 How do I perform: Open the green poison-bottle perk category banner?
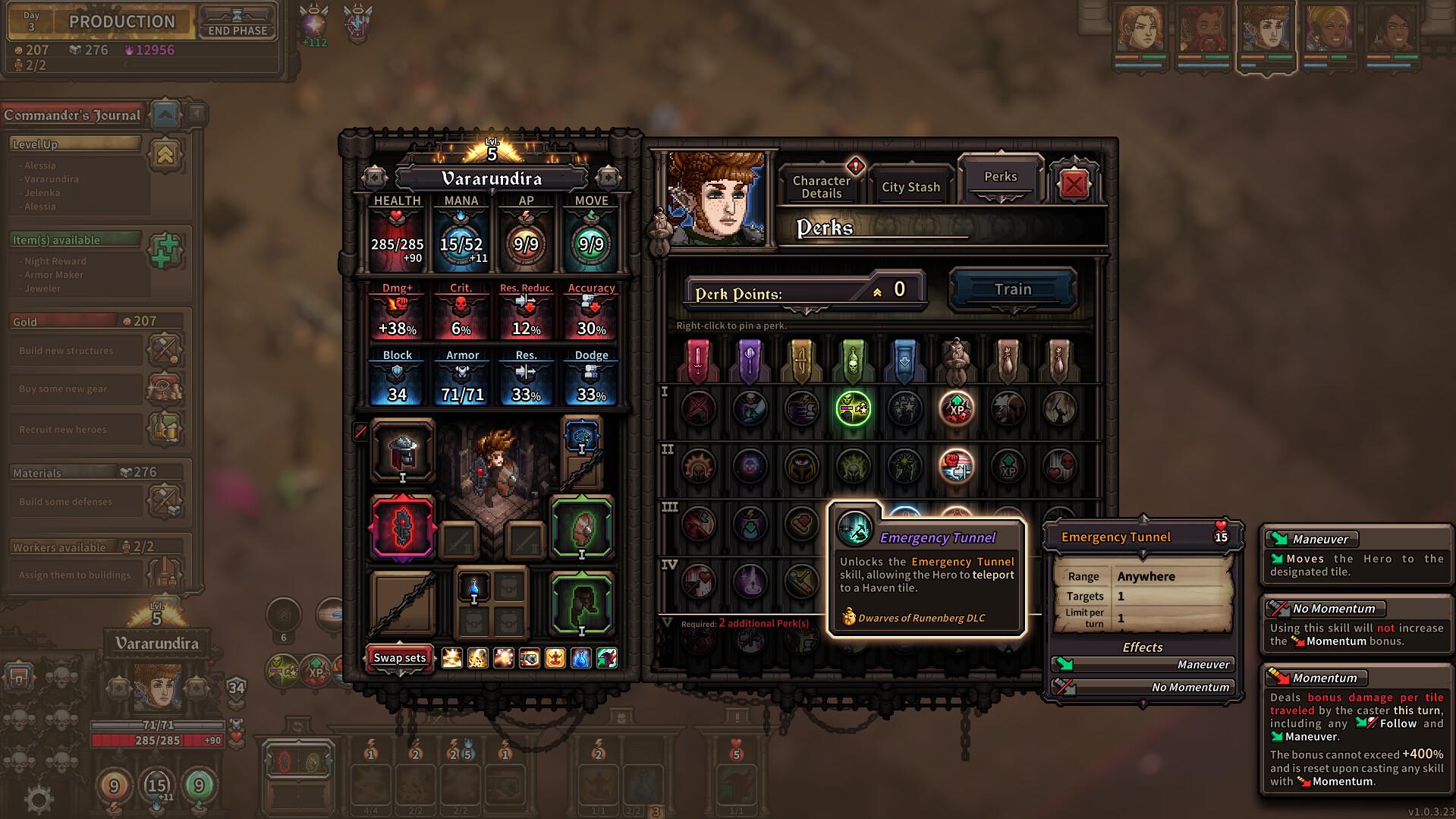point(853,358)
